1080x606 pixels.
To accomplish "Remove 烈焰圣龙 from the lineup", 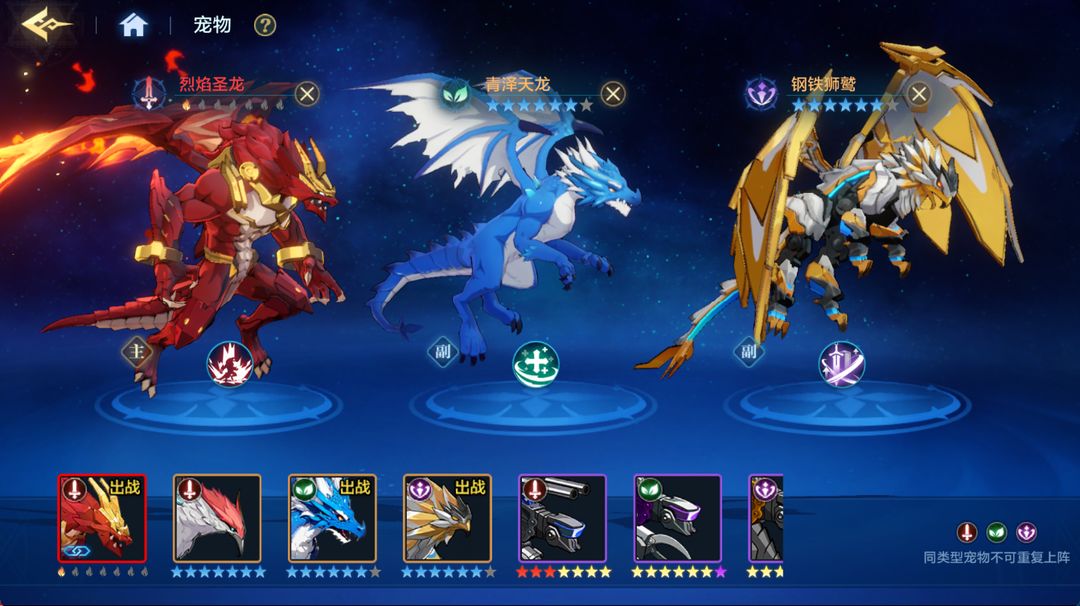I will 307,94.
